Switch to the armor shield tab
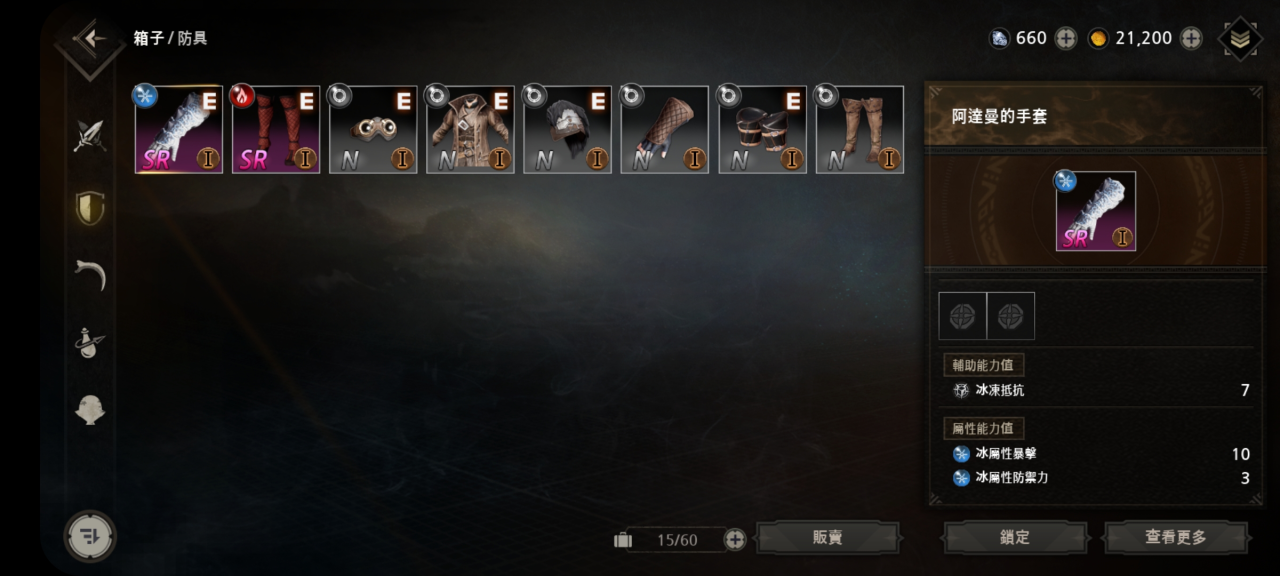Screen dimensions: 1280x576 pyautogui.click(x=90, y=207)
